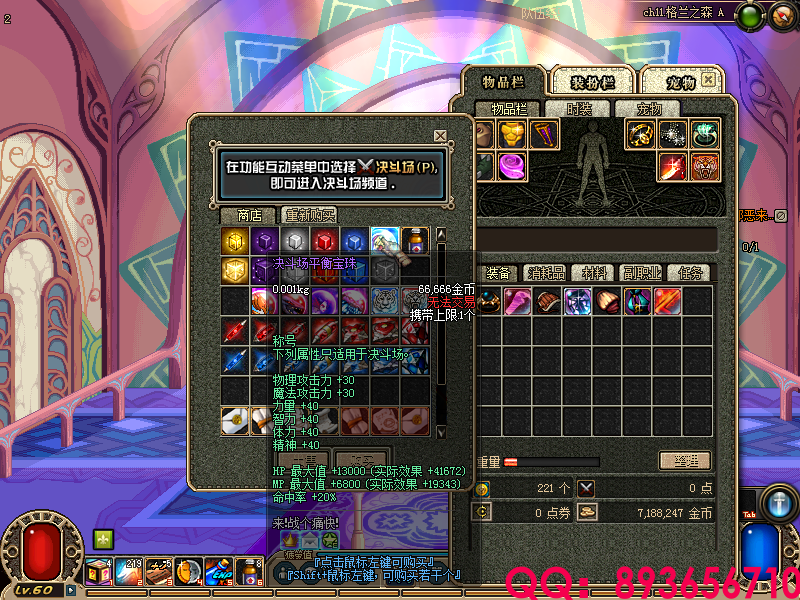Close the duel arena shop window
This screenshot has width=800, height=600.
coord(440,136)
